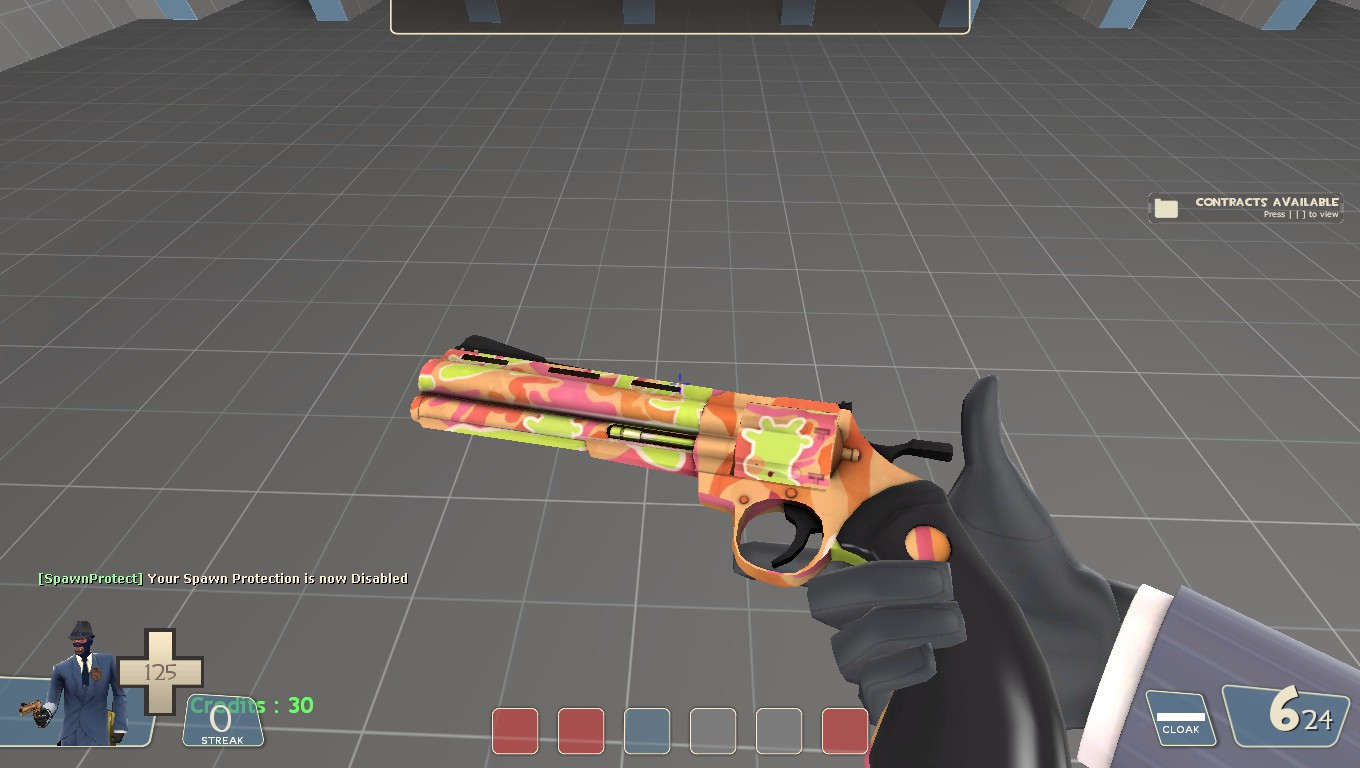Open the Contracts folder icon

pyautogui.click(x=1164, y=207)
